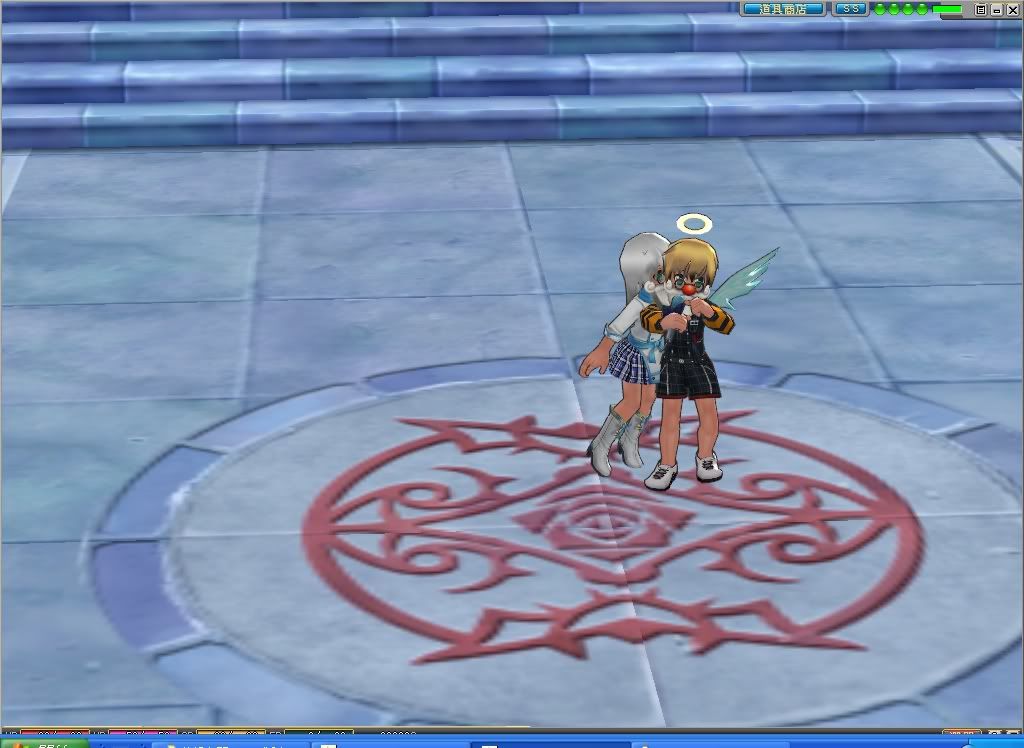Open the 道具商店 item shop

point(783,9)
